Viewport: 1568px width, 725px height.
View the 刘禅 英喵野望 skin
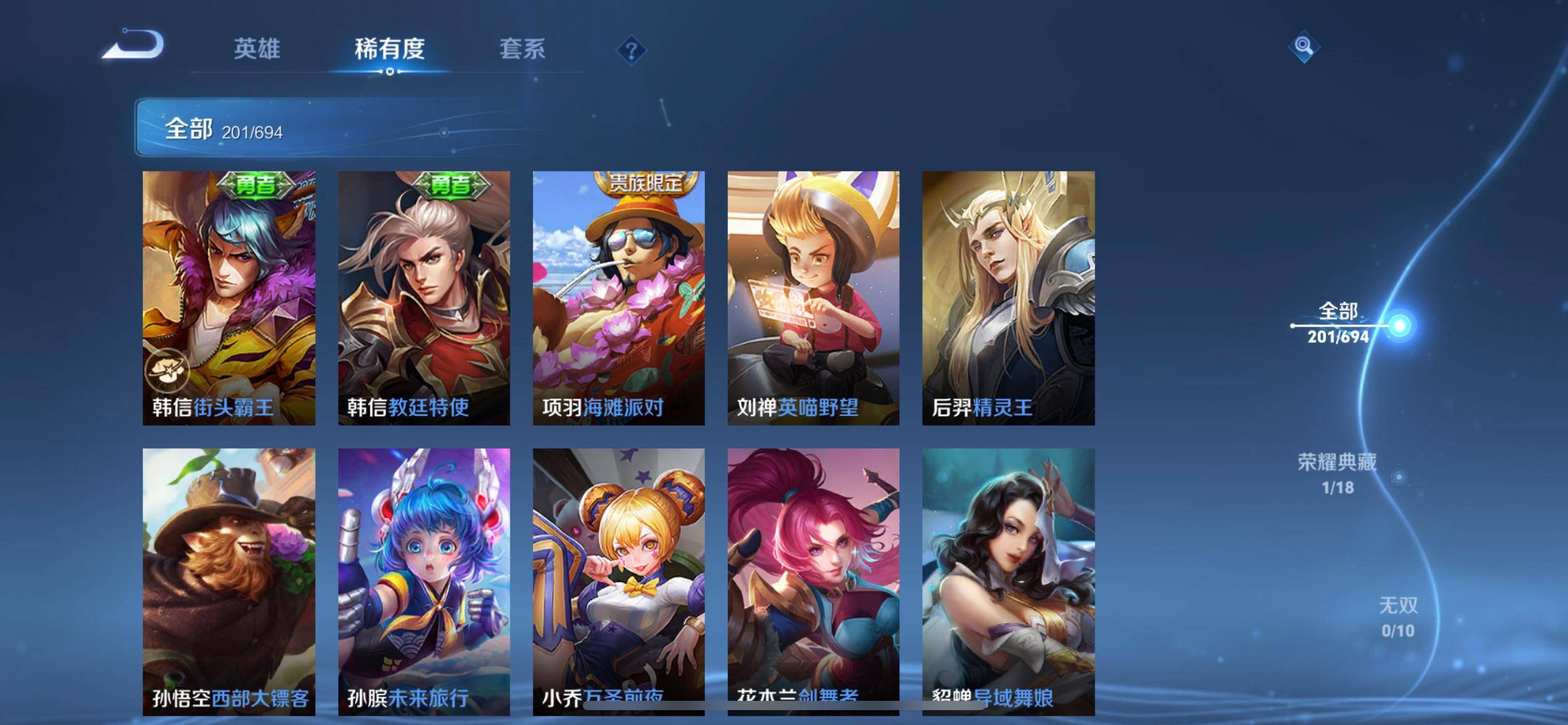[813, 297]
